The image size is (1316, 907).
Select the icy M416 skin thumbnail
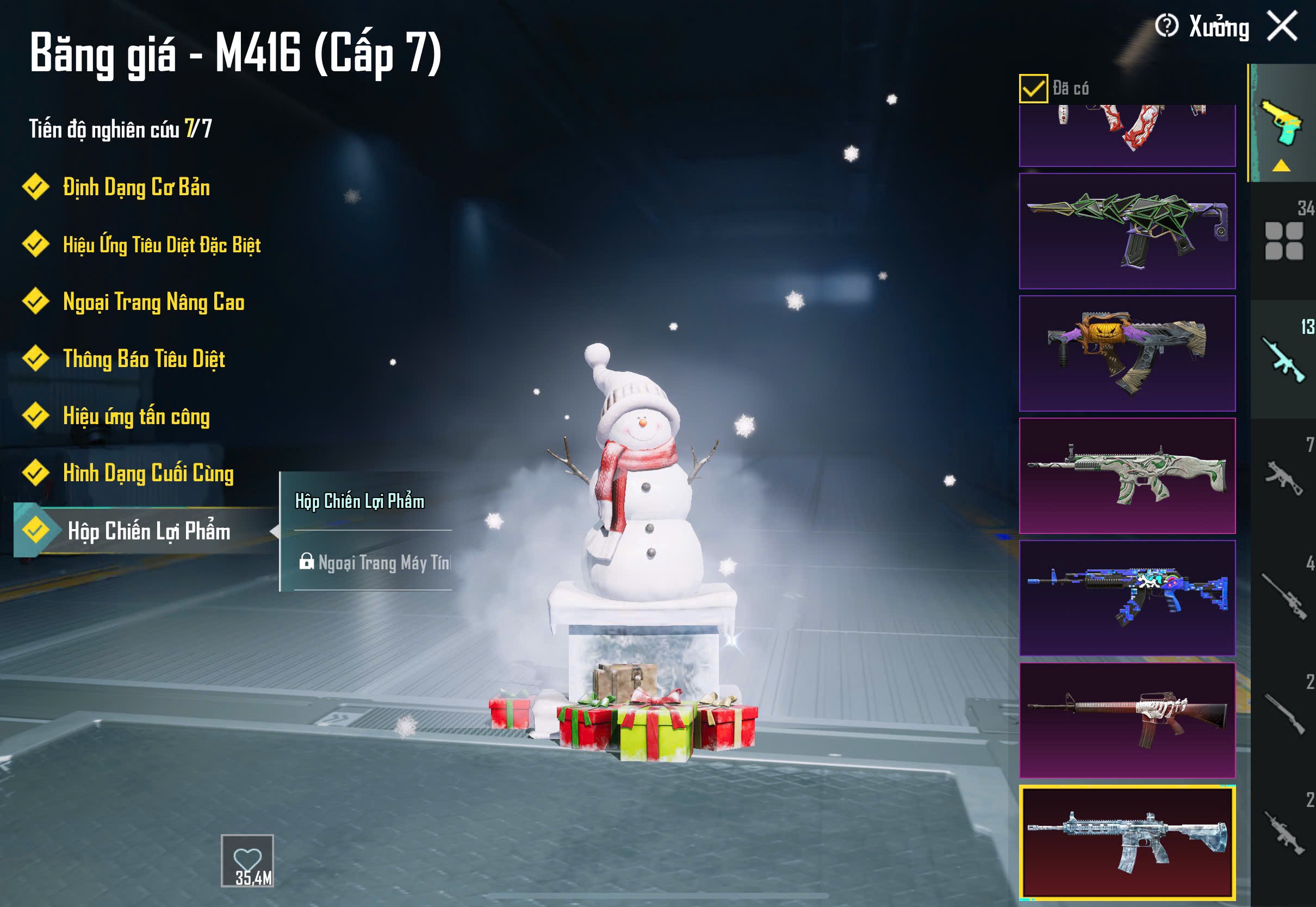coord(1127,843)
